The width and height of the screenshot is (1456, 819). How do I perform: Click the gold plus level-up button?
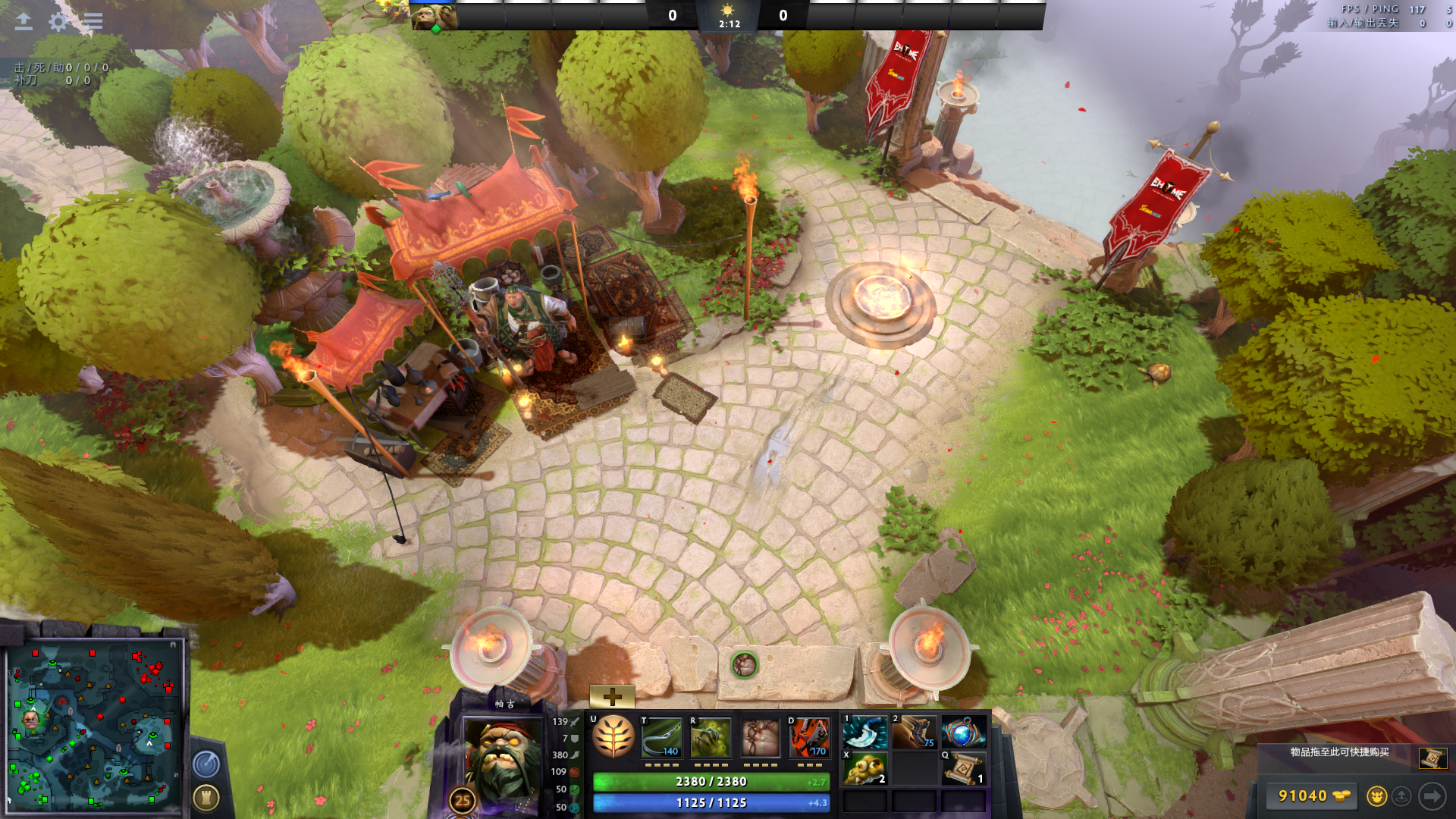(612, 696)
